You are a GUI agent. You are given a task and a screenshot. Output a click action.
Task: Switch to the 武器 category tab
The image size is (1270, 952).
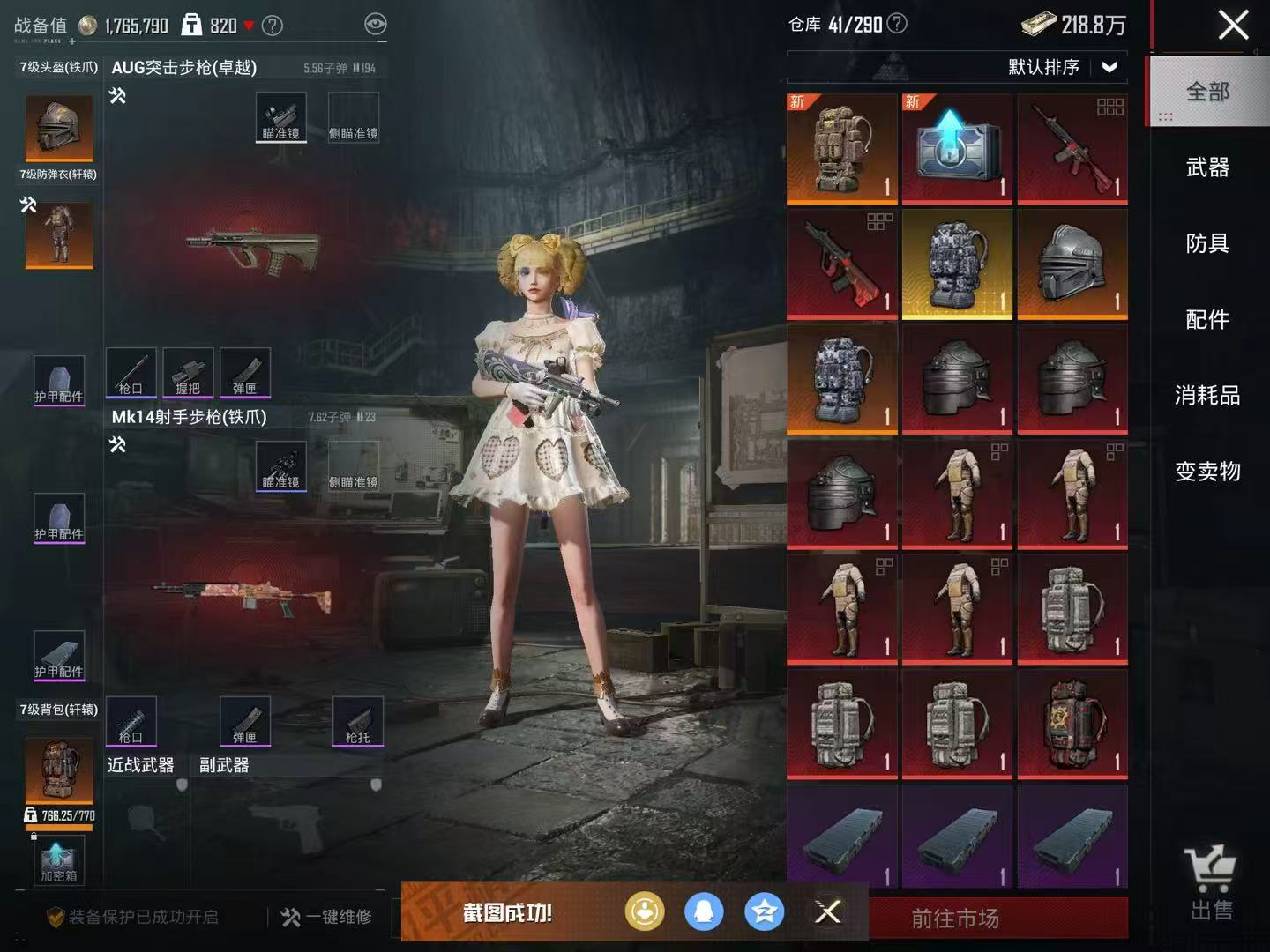tap(1207, 167)
